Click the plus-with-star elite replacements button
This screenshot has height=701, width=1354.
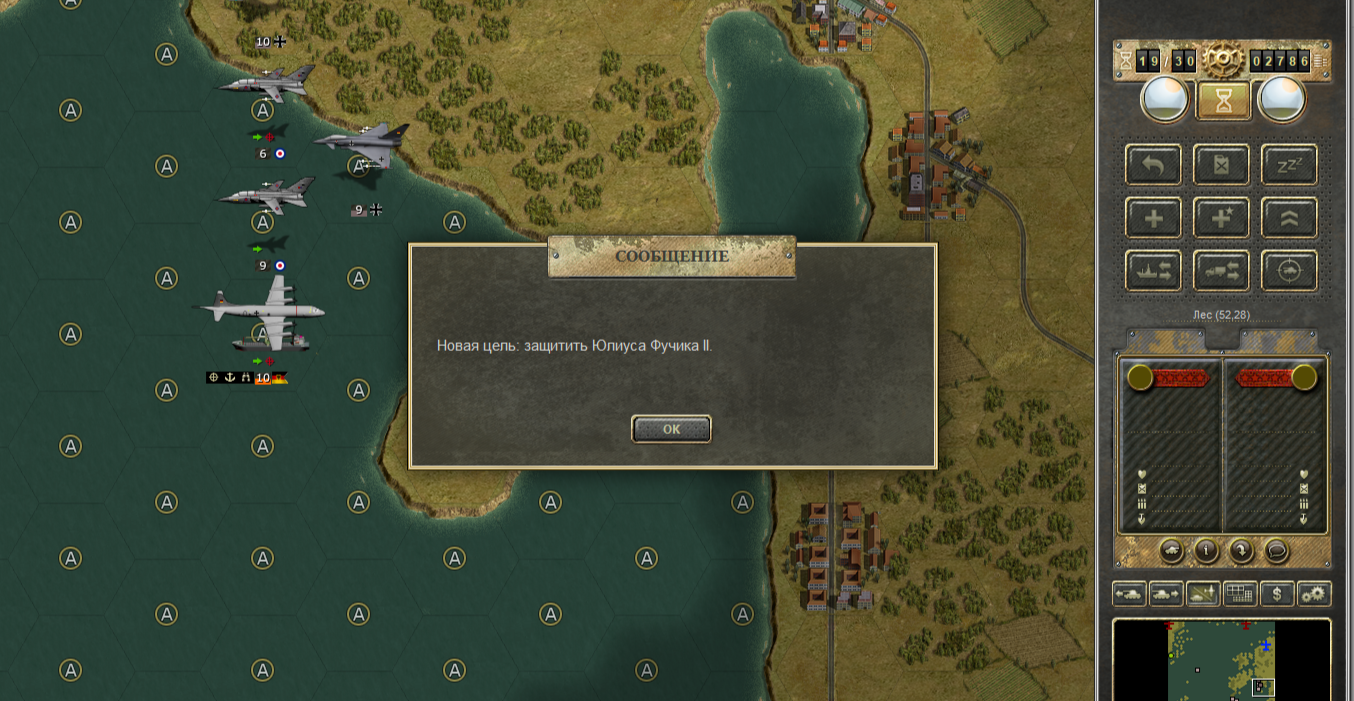tap(1221, 217)
